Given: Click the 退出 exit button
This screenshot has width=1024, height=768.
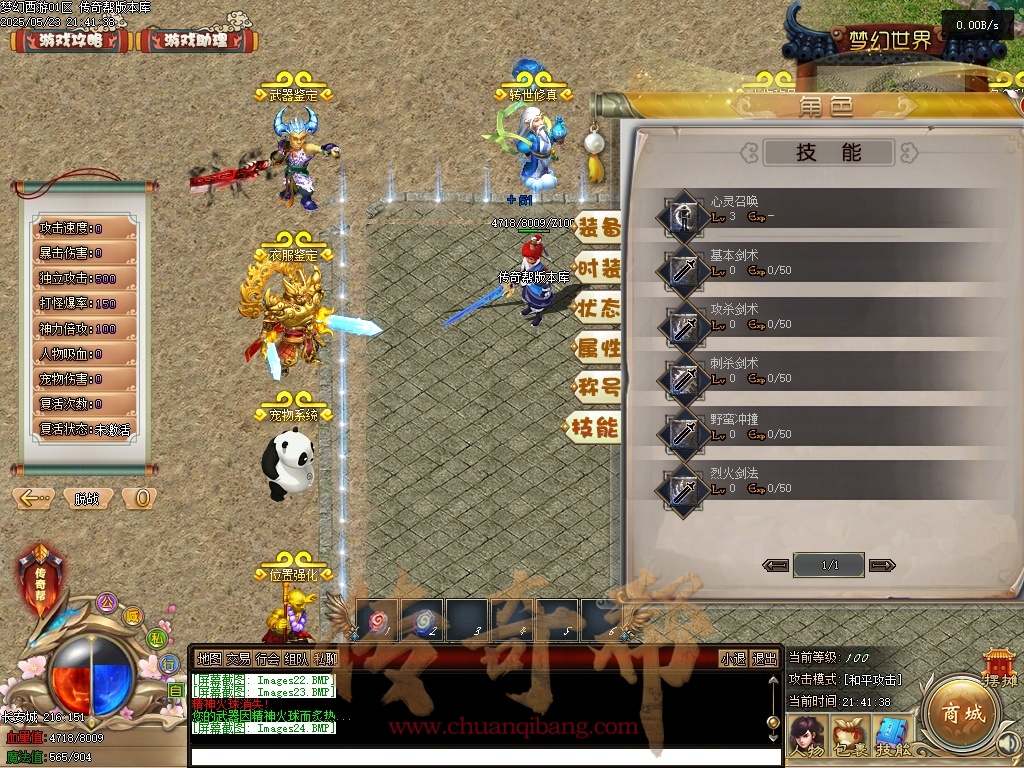Looking at the screenshot, I should click(x=765, y=659).
